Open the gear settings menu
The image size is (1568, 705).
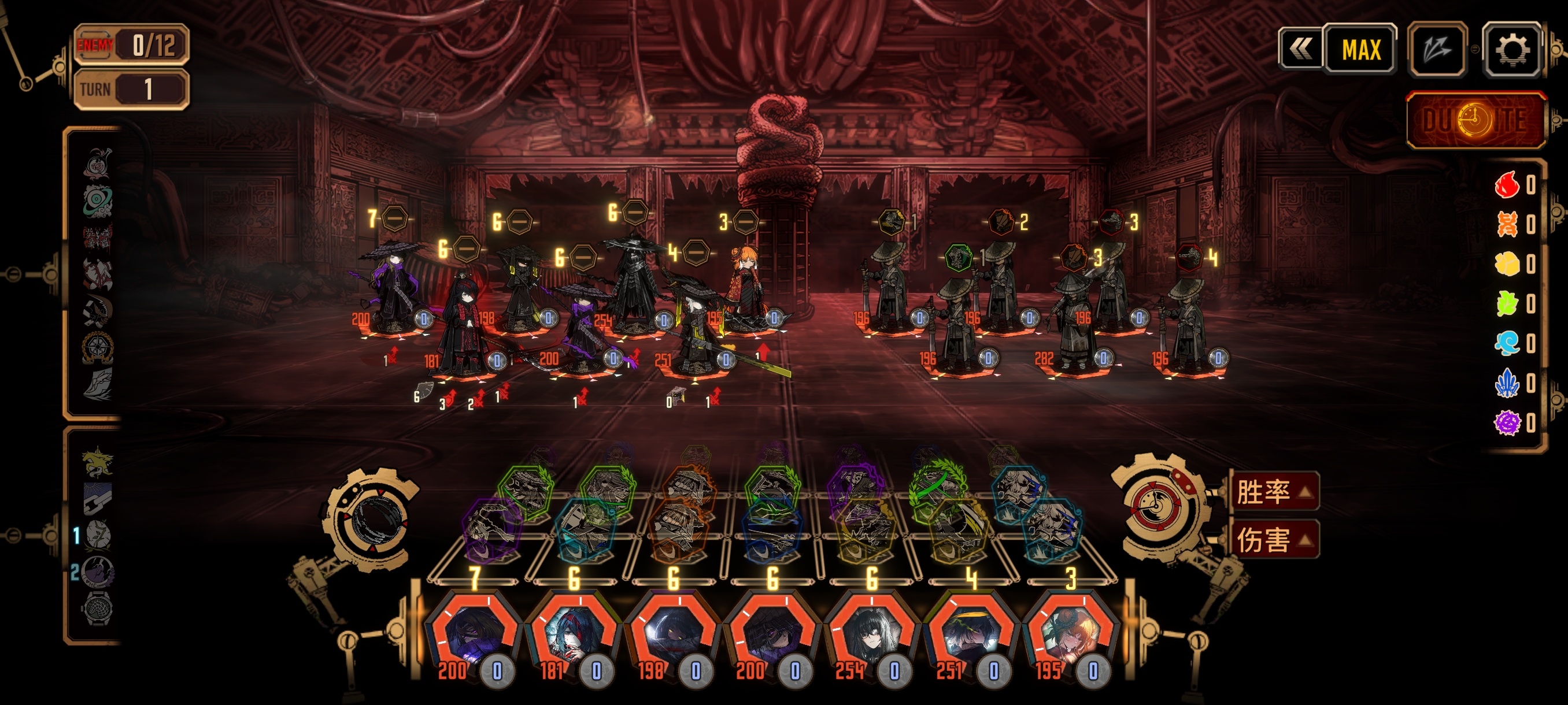coord(1512,49)
